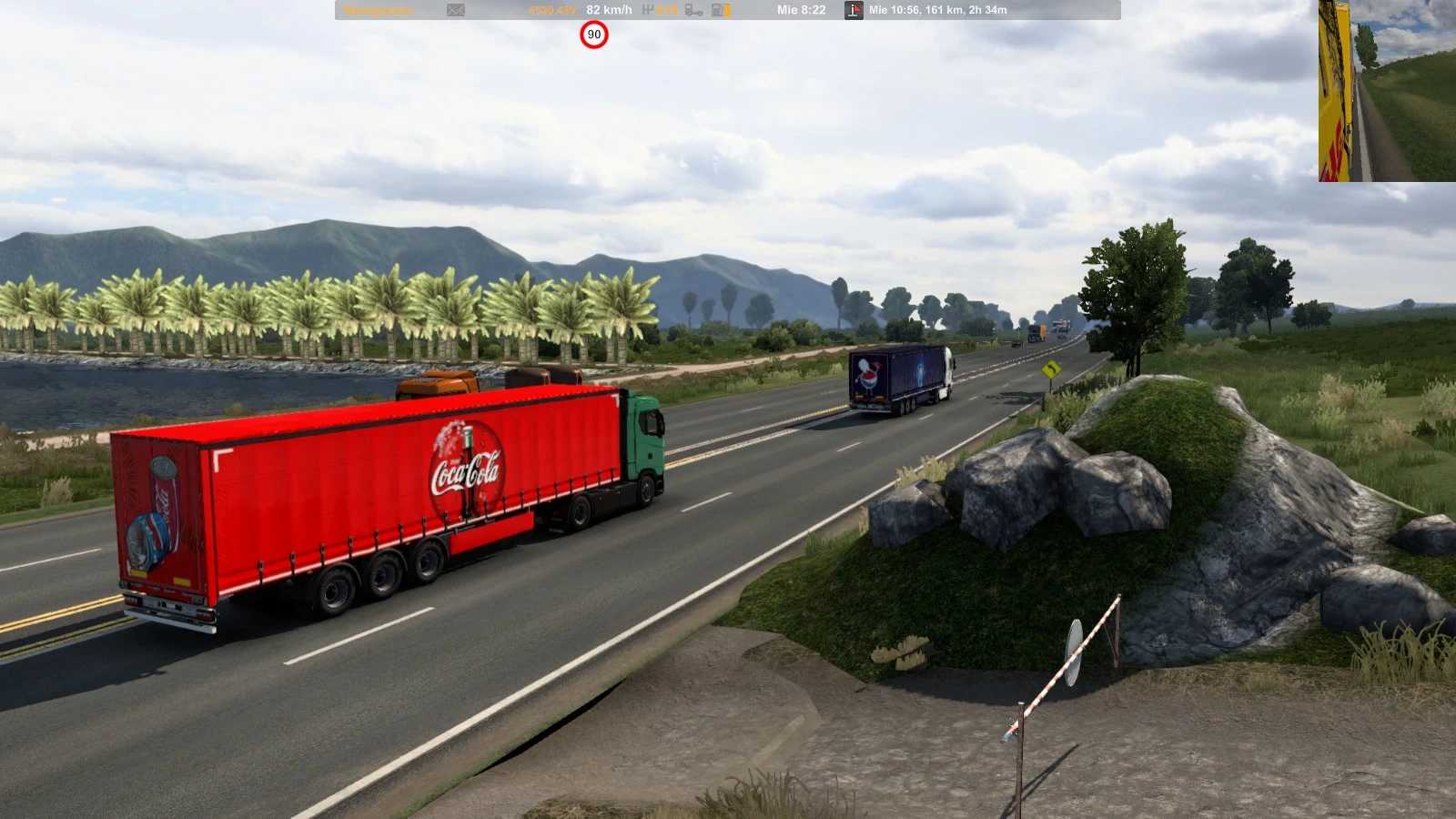Click the destination flag icon

point(854,10)
